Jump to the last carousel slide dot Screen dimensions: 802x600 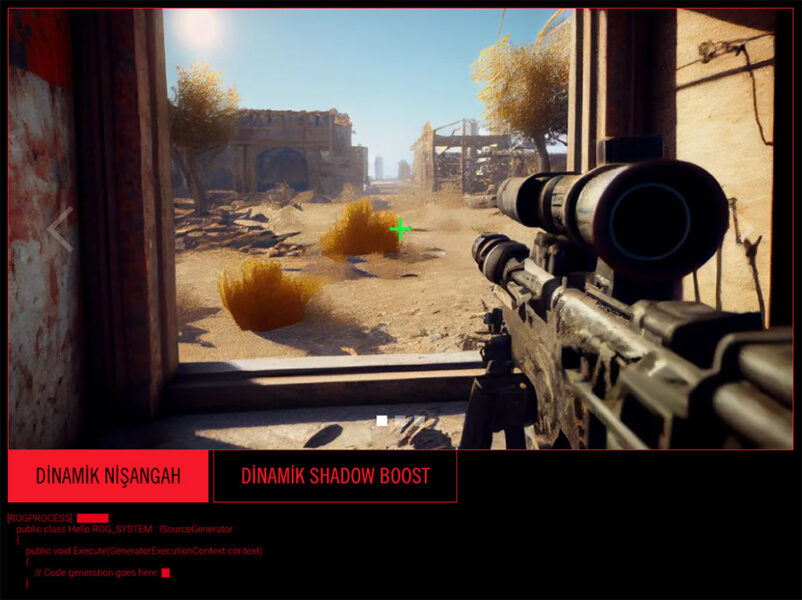pos(420,421)
